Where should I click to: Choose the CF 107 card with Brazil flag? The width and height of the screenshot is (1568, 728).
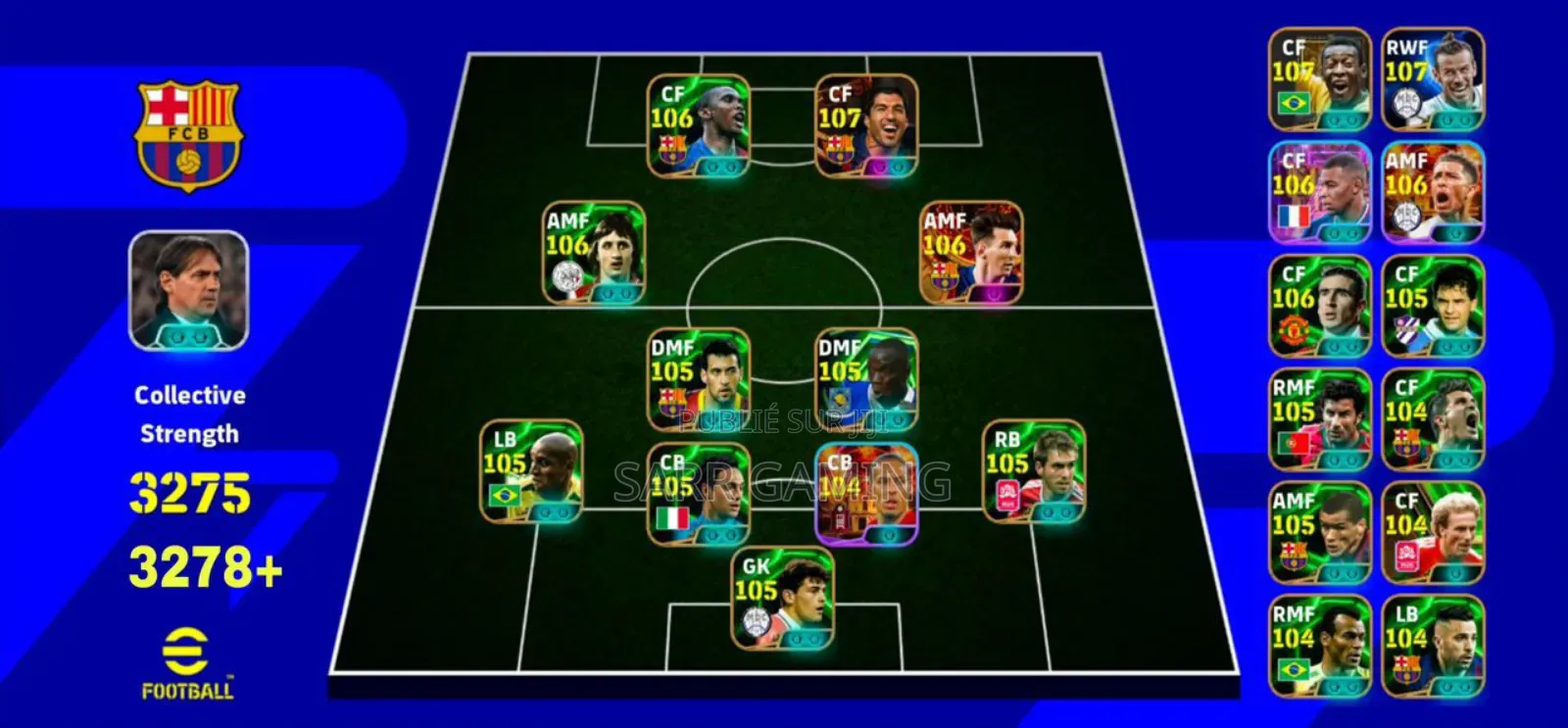pos(1320,80)
